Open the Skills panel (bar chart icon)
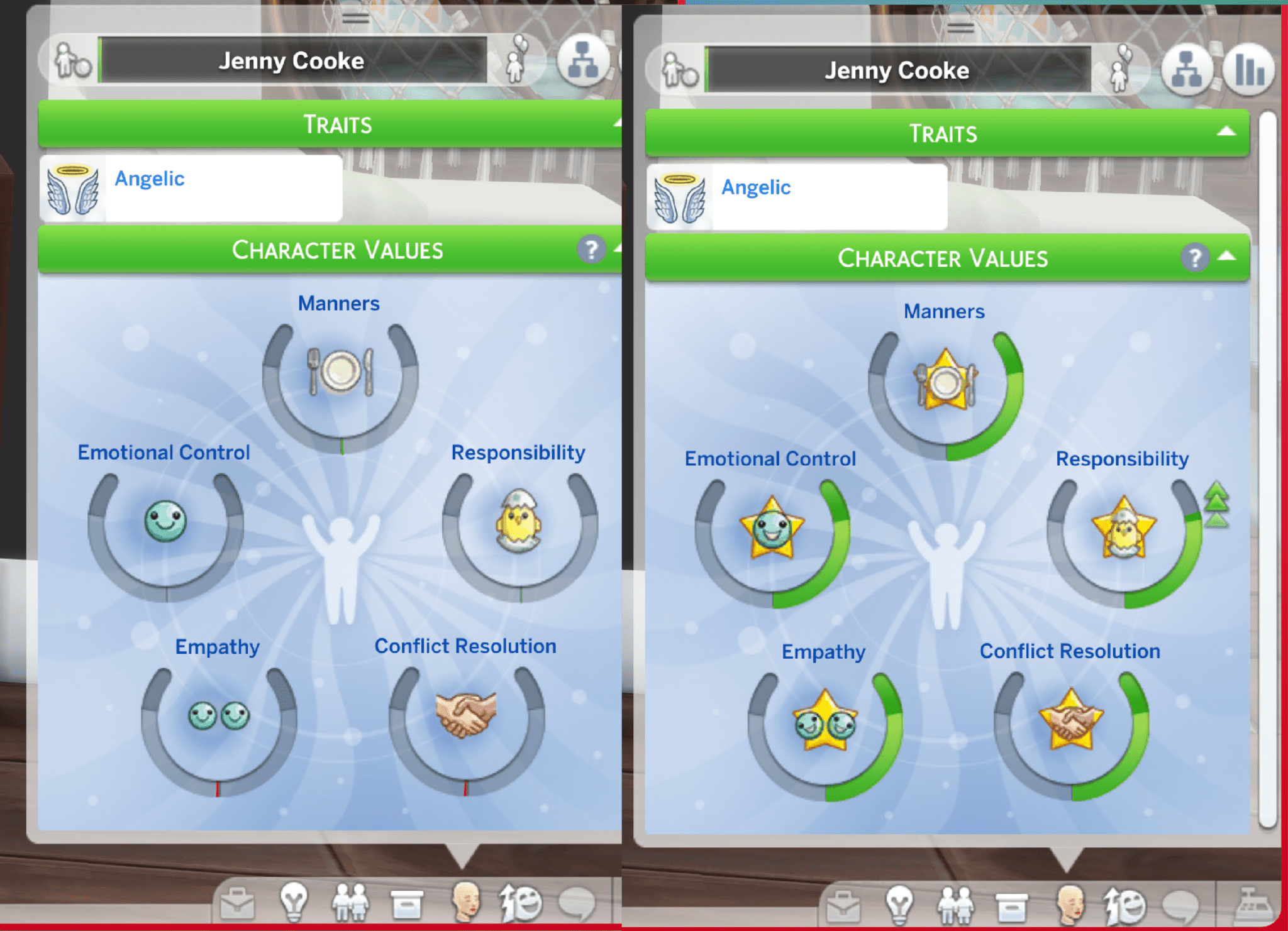The width and height of the screenshot is (1288, 931). 1249,69
